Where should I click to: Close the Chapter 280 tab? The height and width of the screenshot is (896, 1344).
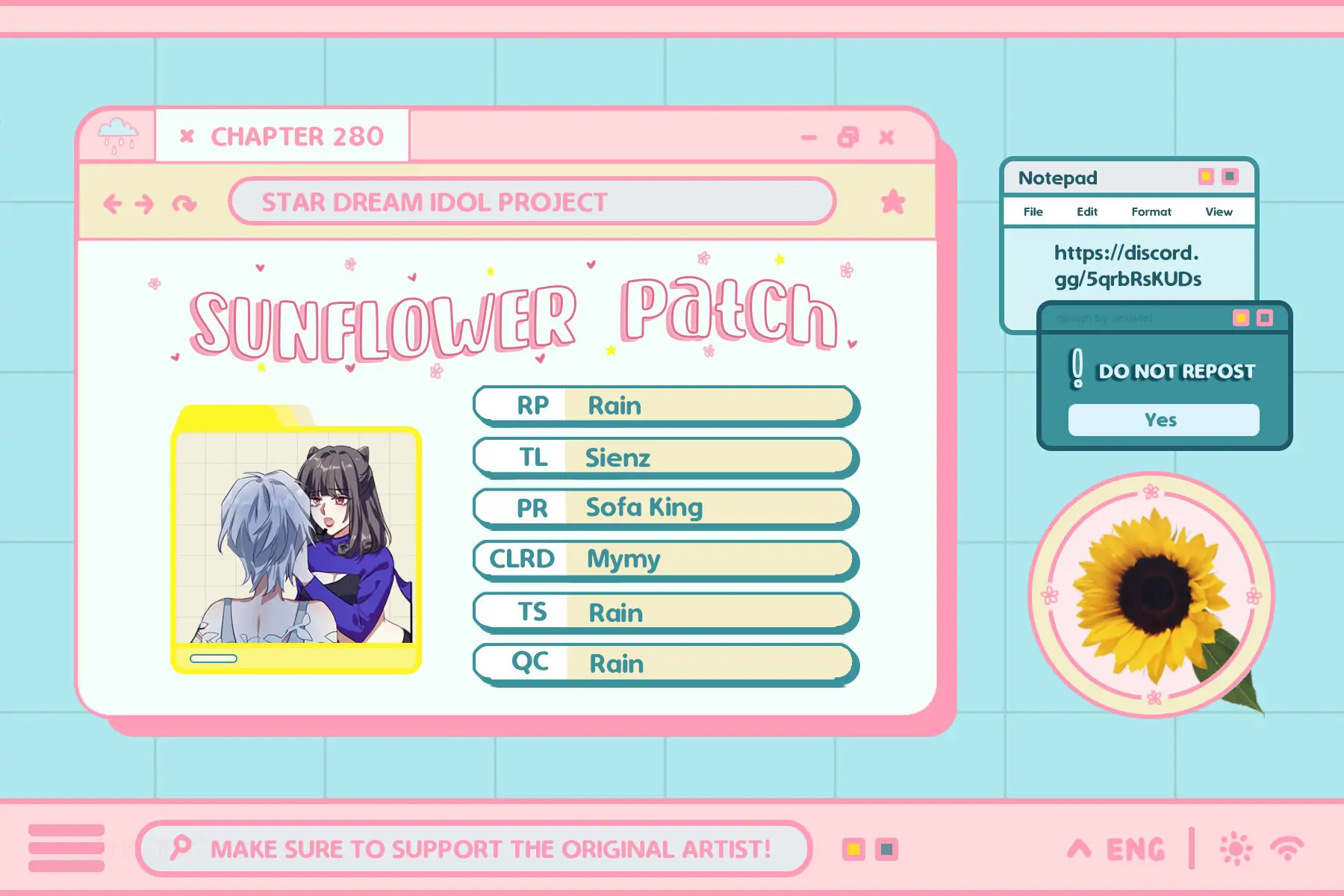(187, 136)
